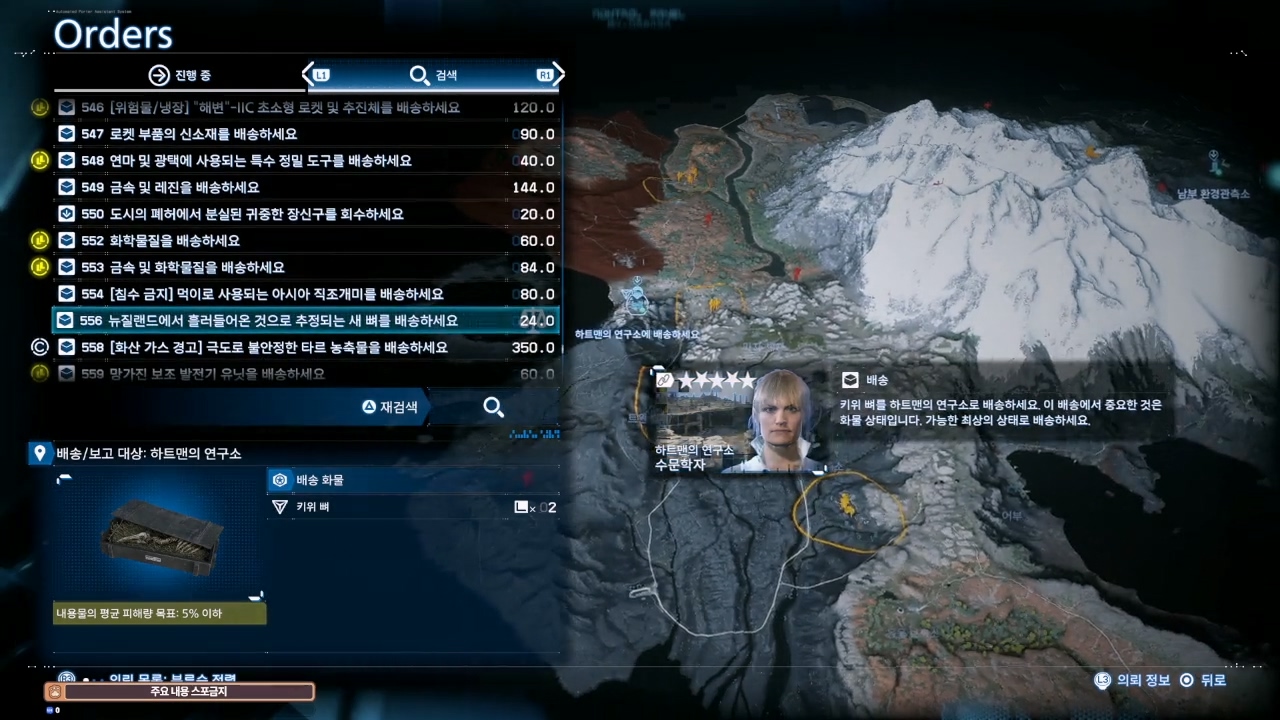Click the magnifying glass search icon

click(x=493, y=407)
